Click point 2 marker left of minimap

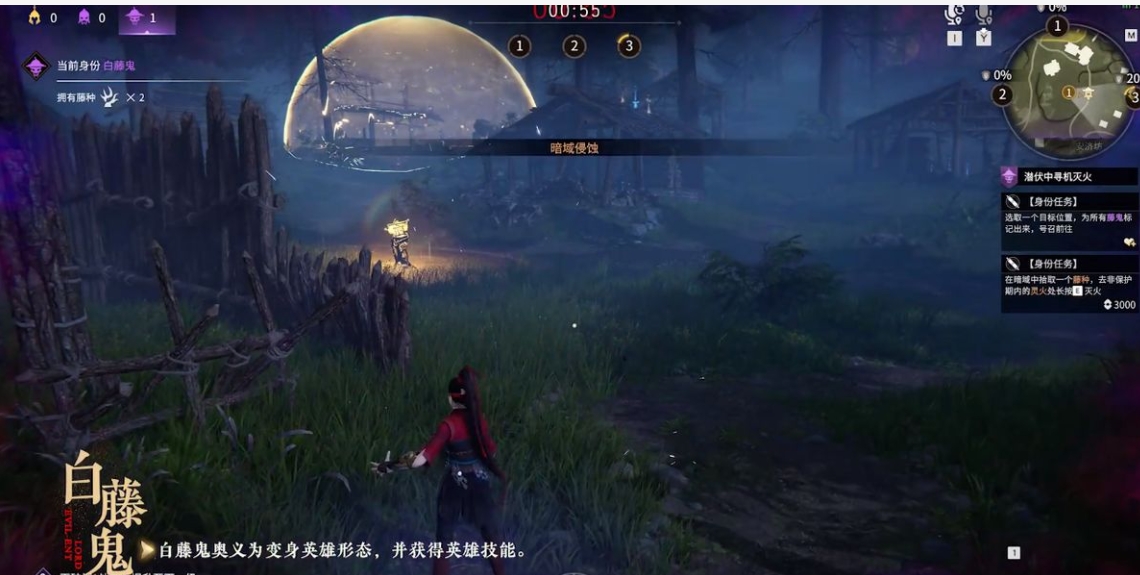1002,95
